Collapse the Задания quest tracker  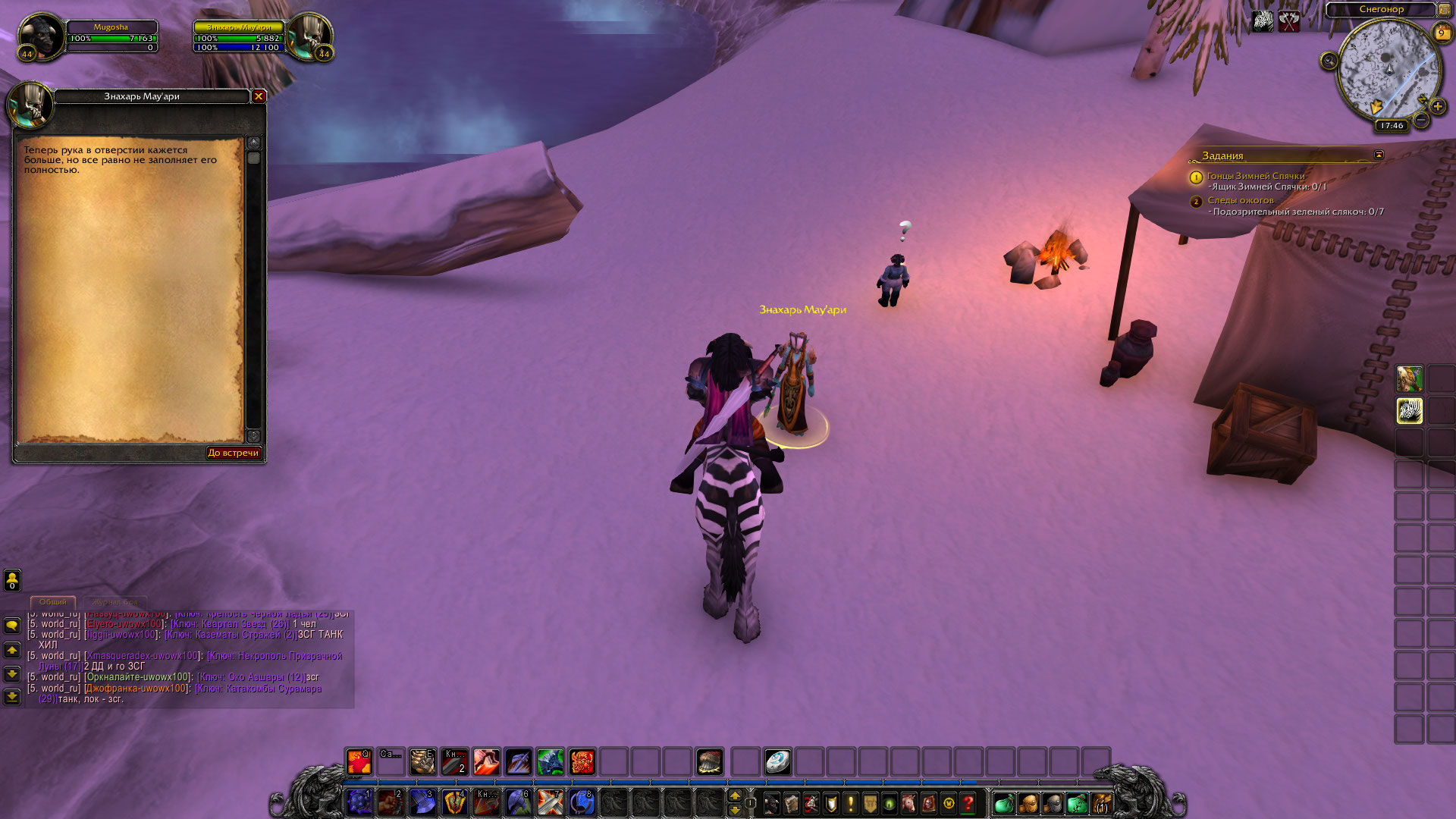pyautogui.click(x=1379, y=155)
